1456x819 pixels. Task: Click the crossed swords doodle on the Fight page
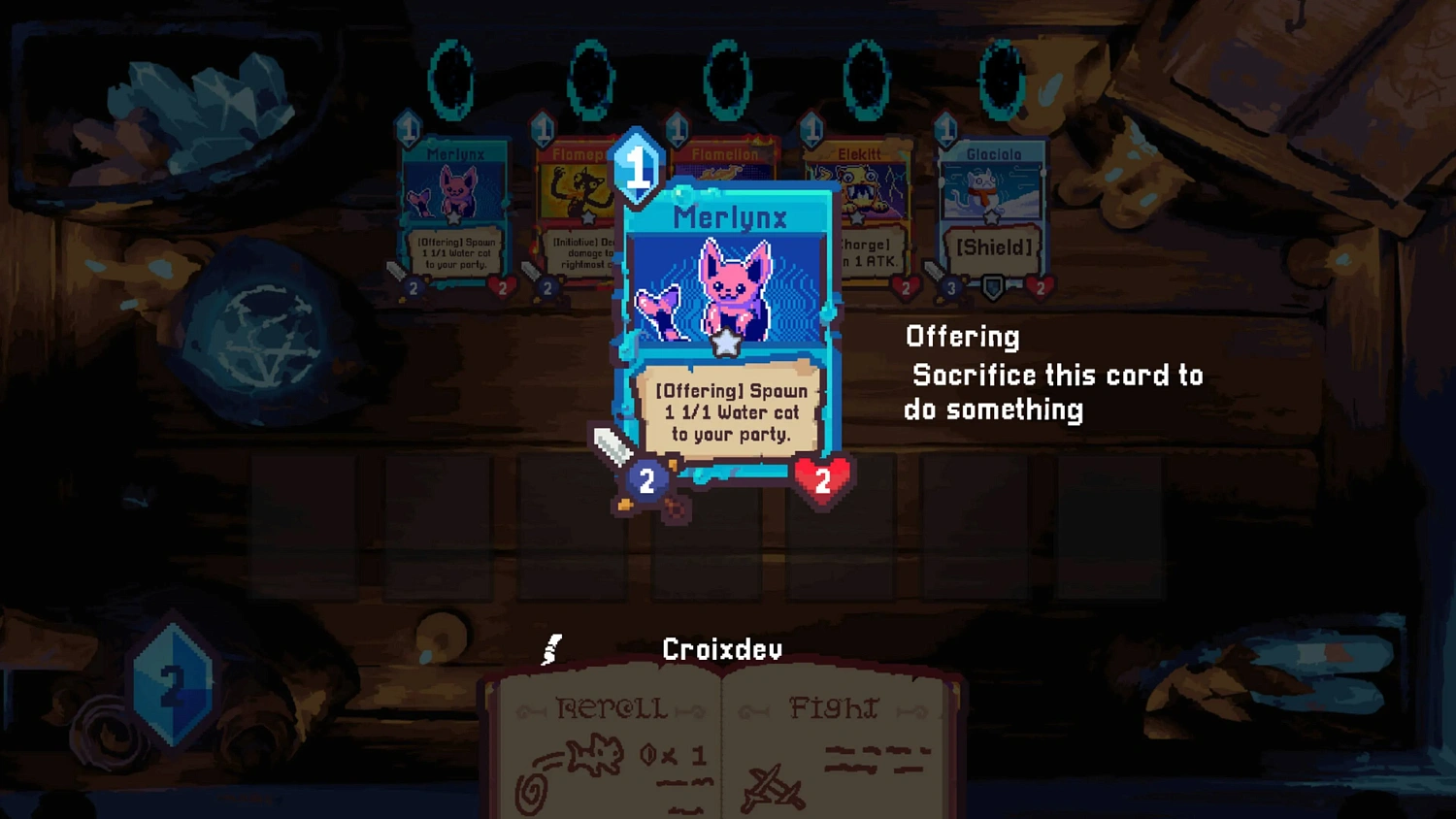point(772,784)
